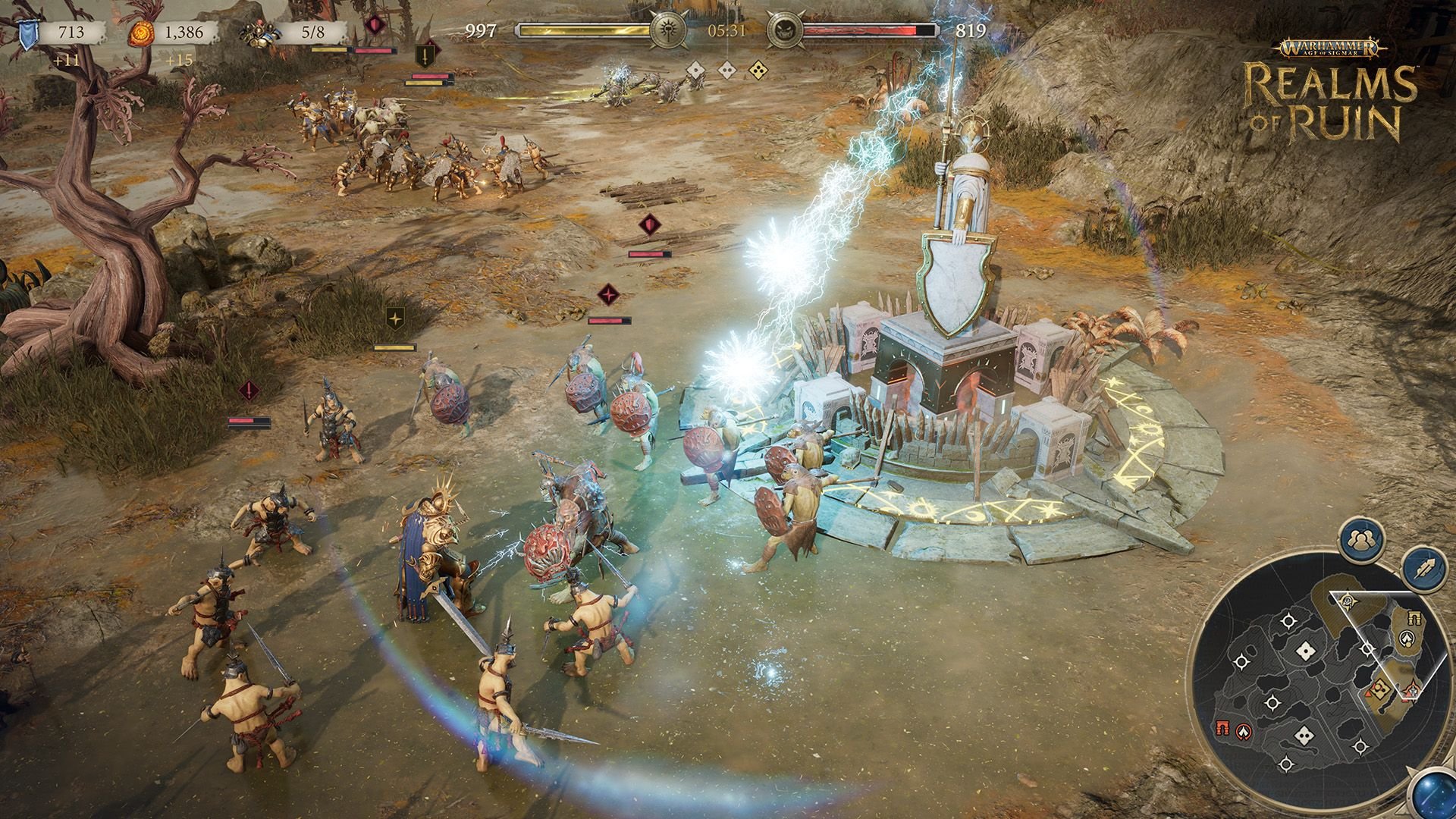
Task: Click the Stormcast sunburst emblem on the yellow bar
Action: 666,32
